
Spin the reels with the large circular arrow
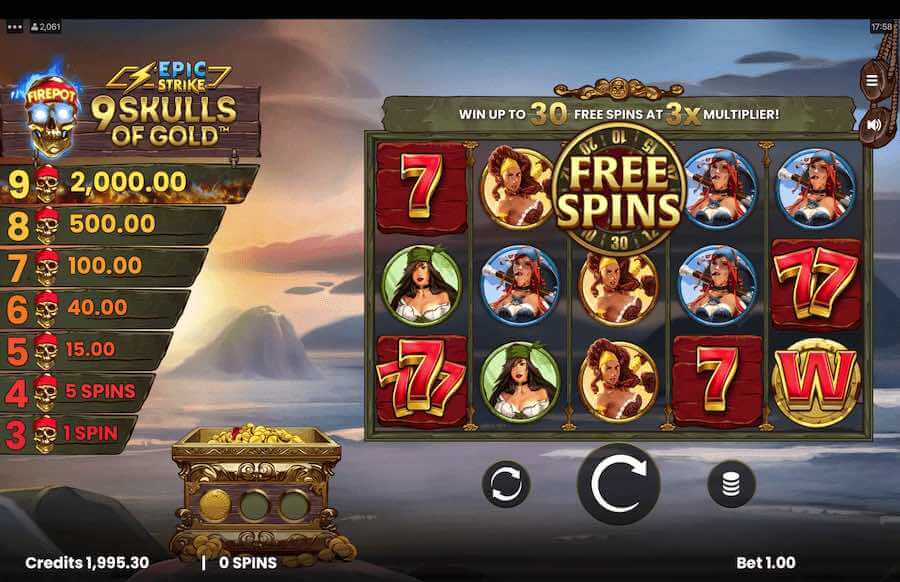pos(618,484)
